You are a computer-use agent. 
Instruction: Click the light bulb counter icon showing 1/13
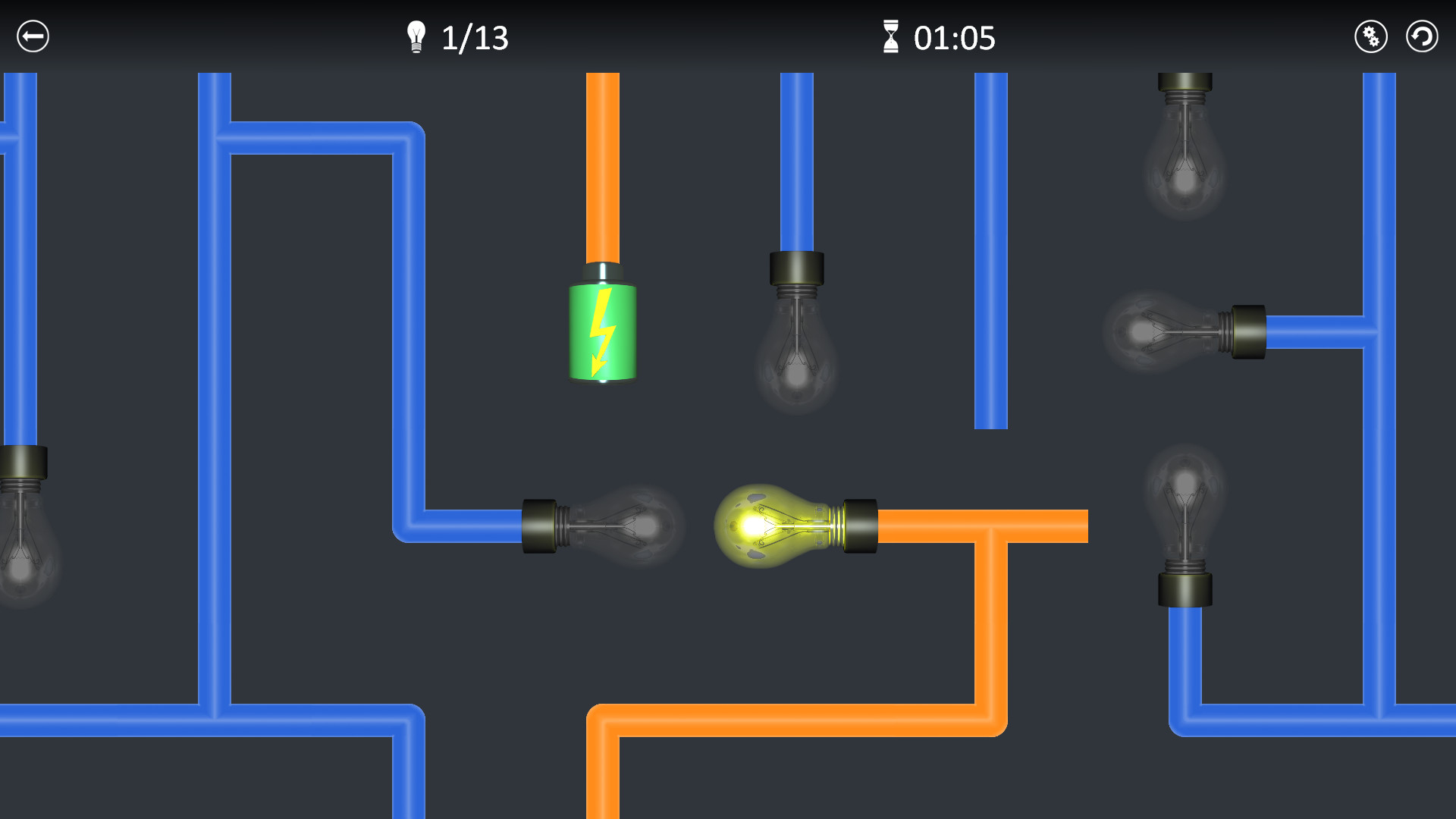[416, 36]
